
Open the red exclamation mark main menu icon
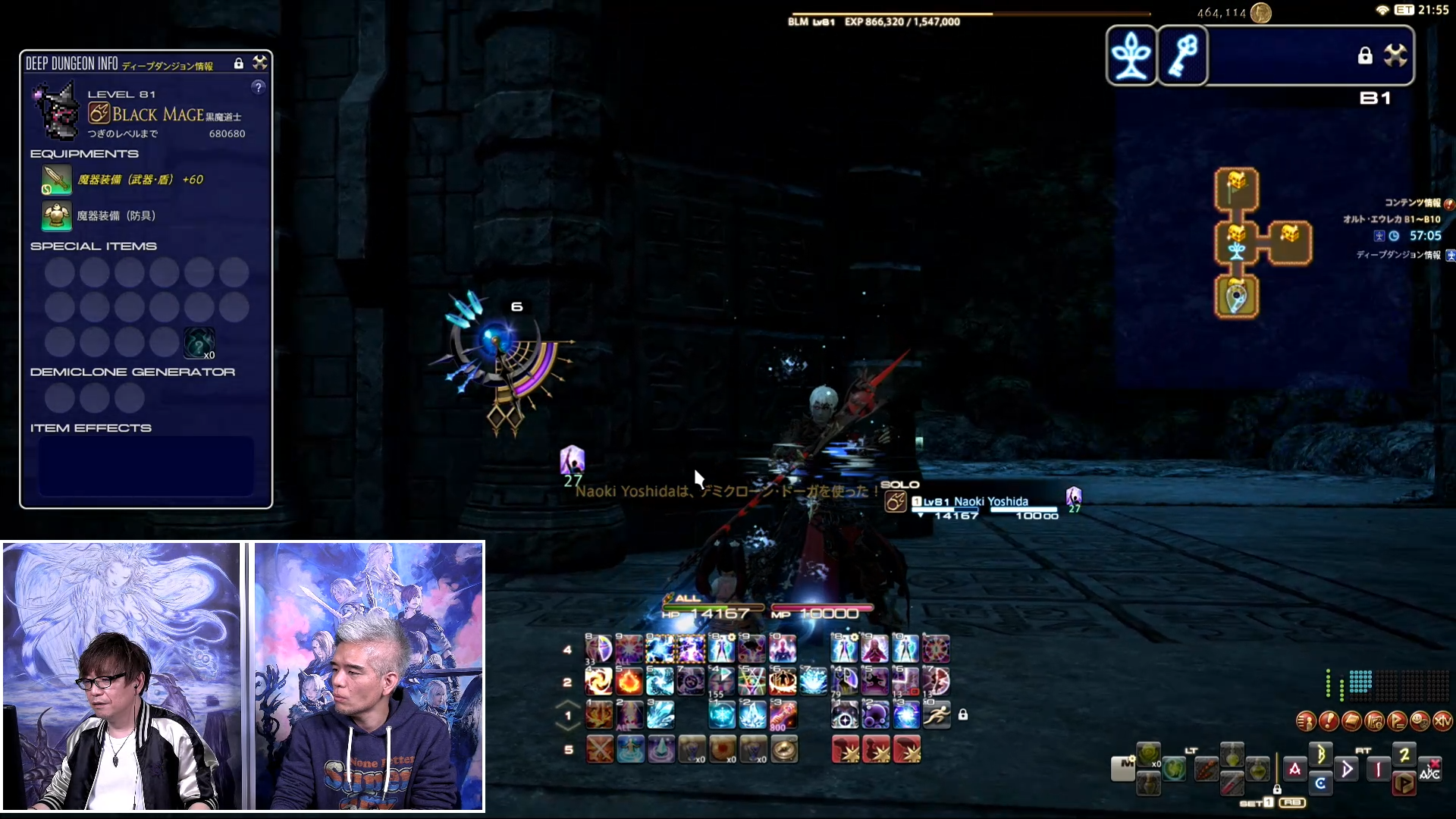point(1328,721)
